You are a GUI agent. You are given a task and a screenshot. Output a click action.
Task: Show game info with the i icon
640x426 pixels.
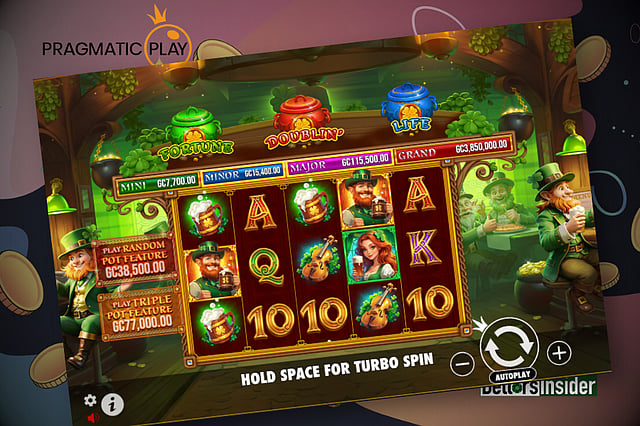click(x=111, y=404)
